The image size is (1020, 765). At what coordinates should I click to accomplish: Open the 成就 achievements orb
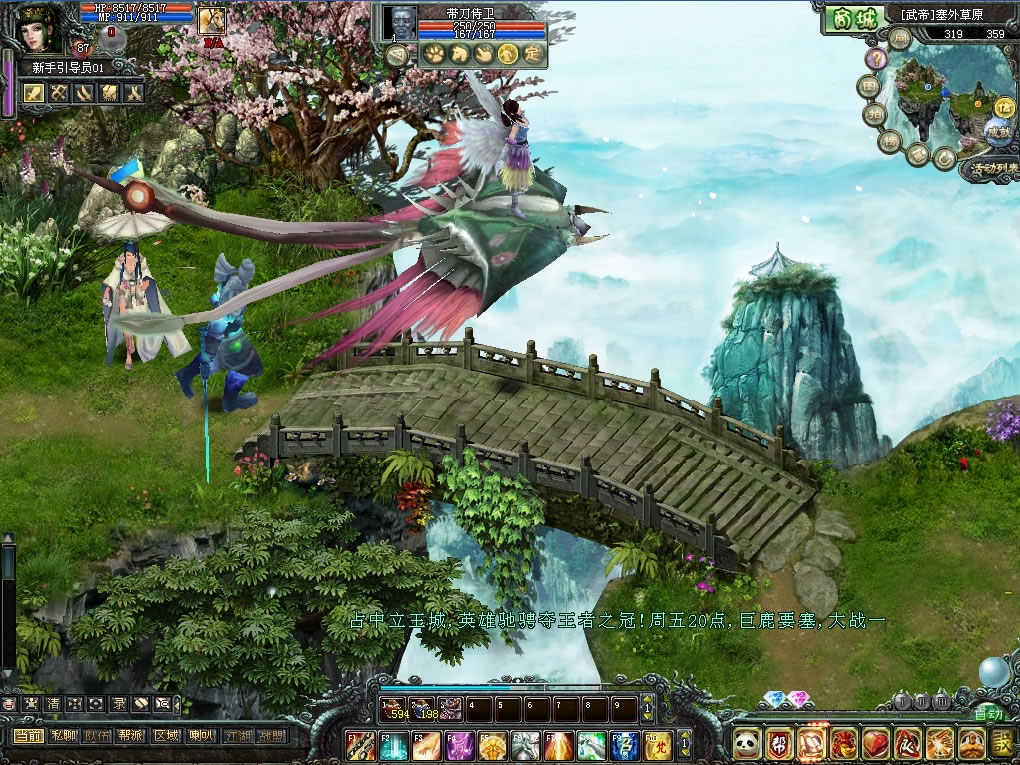(x=997, y=131)
